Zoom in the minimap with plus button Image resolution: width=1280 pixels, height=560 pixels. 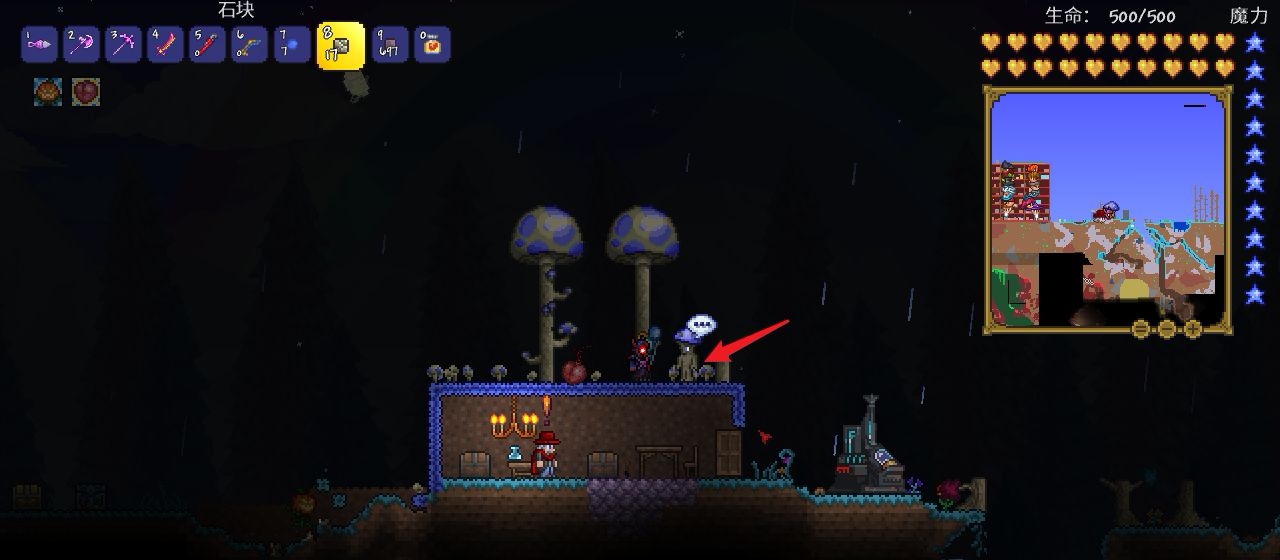(x=1193, y=328)
